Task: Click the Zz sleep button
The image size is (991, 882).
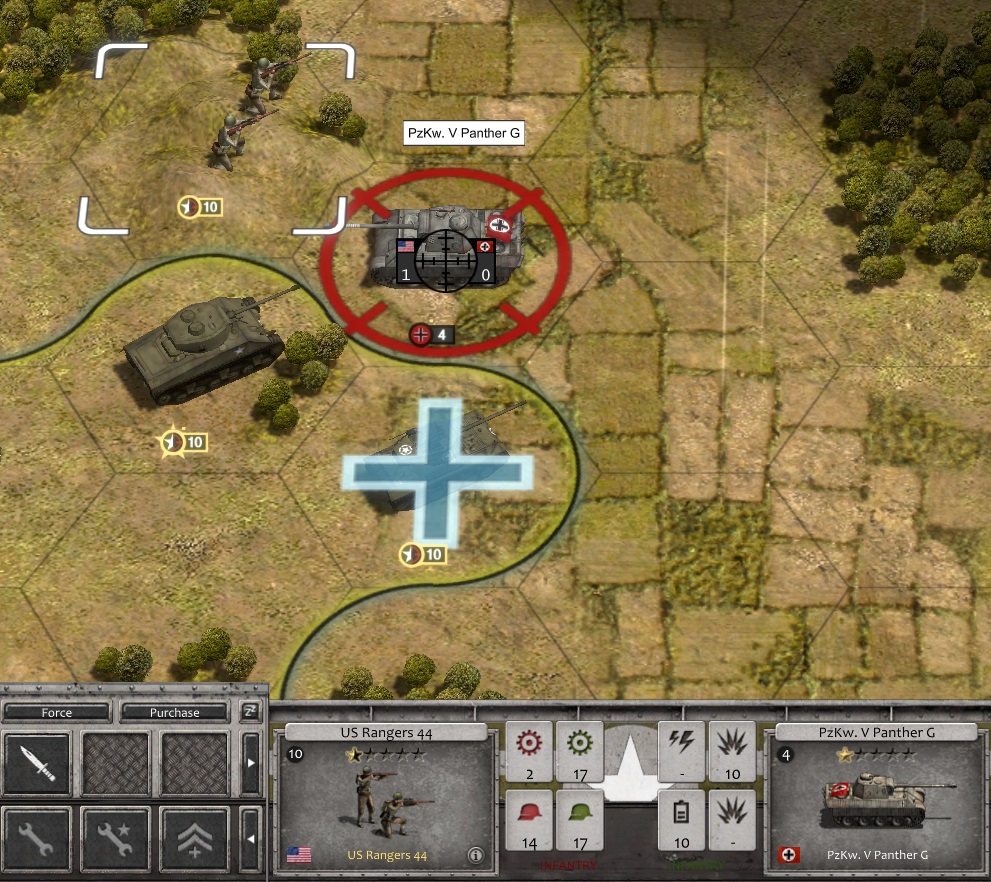Action: 250,712
